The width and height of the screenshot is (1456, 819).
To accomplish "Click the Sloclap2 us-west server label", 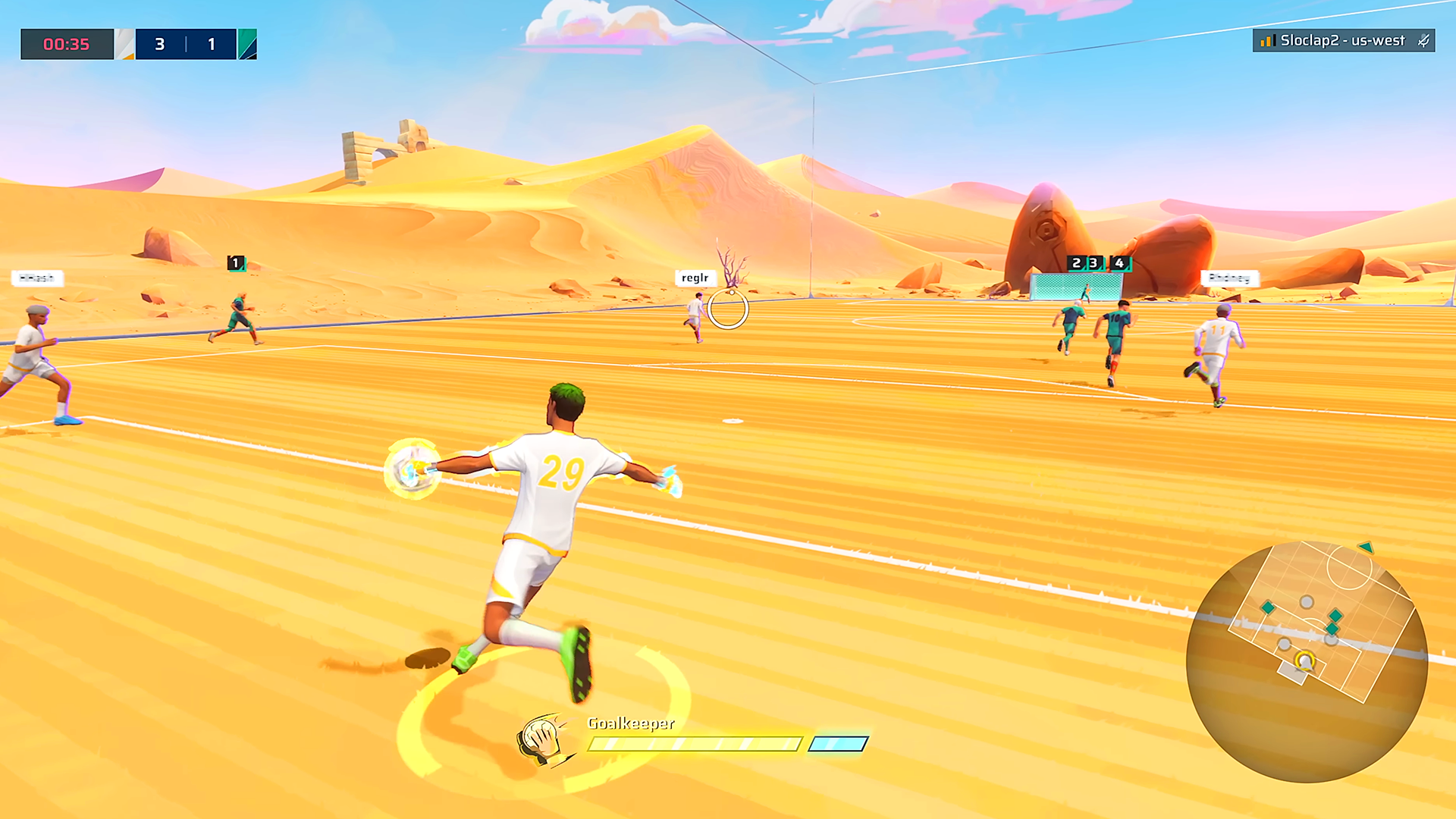I will click(x=1341, y=41).
